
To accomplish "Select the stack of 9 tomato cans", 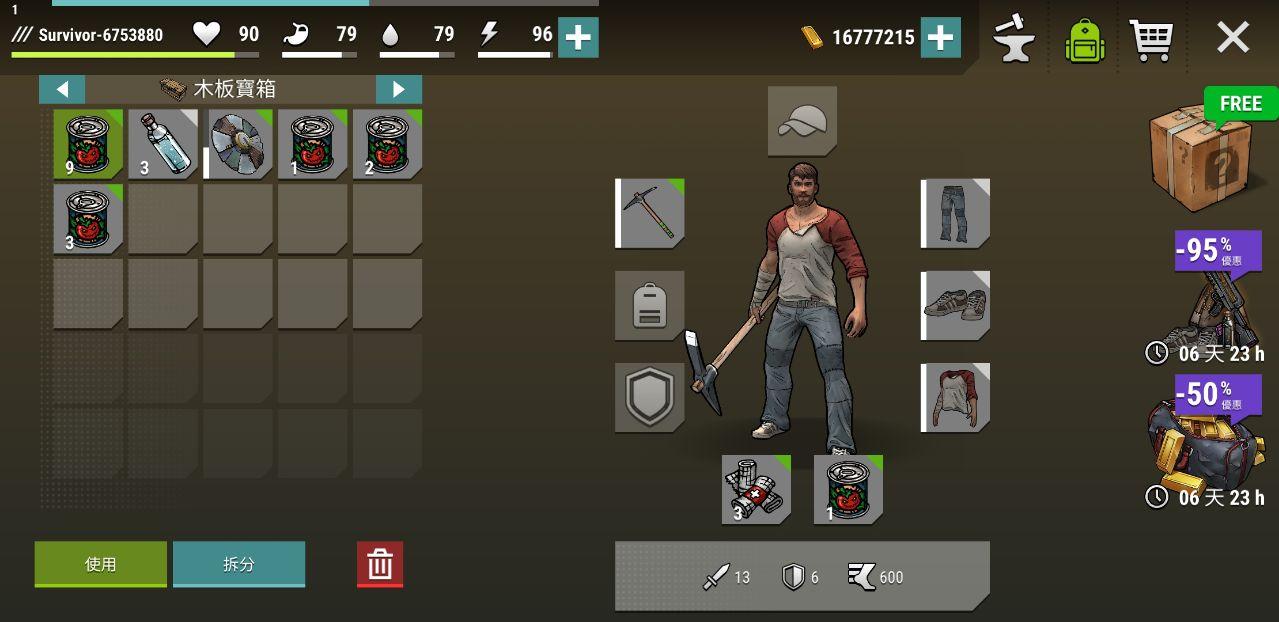I will (x=88, y=144).
